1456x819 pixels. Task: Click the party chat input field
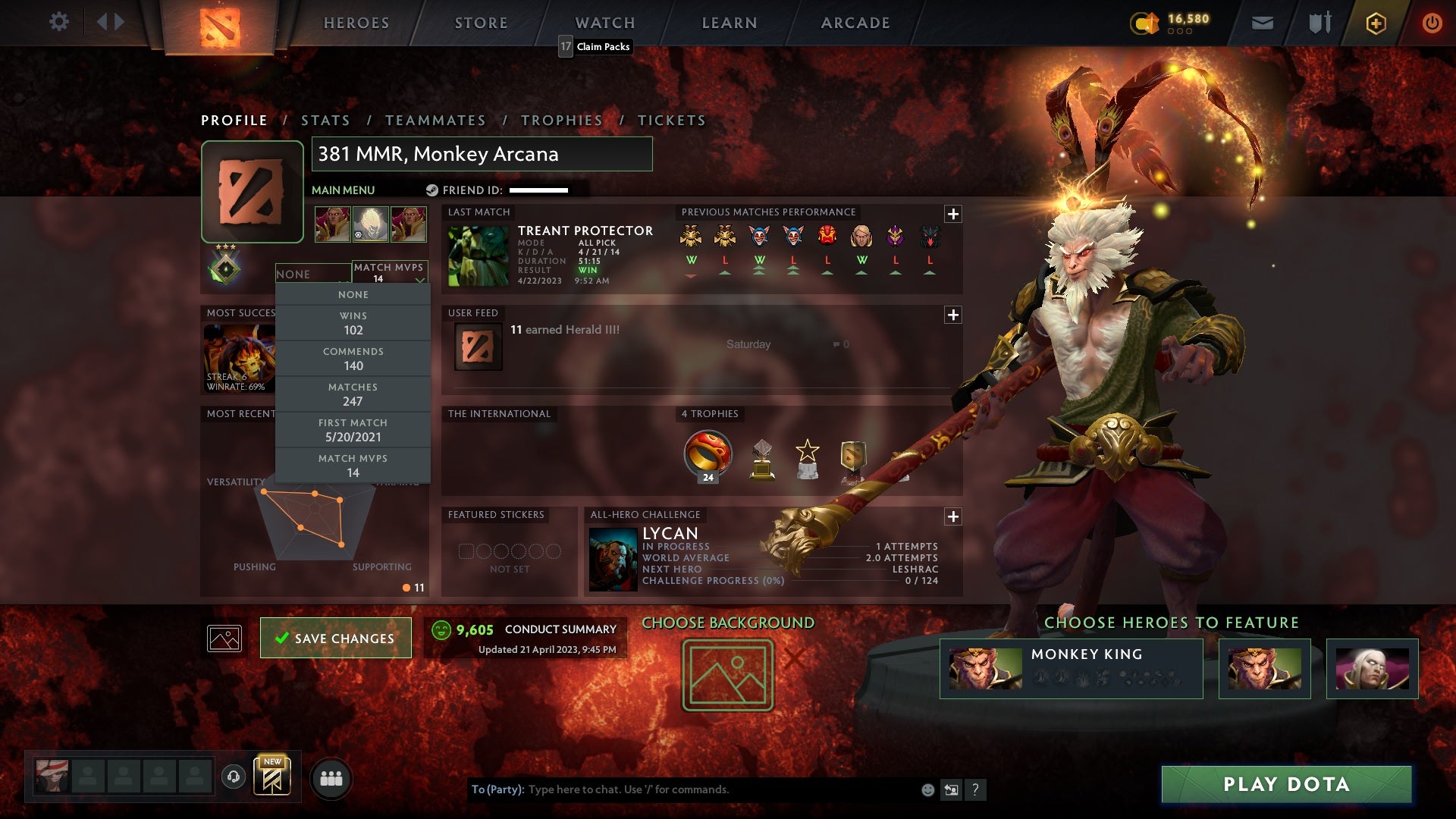[682, 789]
